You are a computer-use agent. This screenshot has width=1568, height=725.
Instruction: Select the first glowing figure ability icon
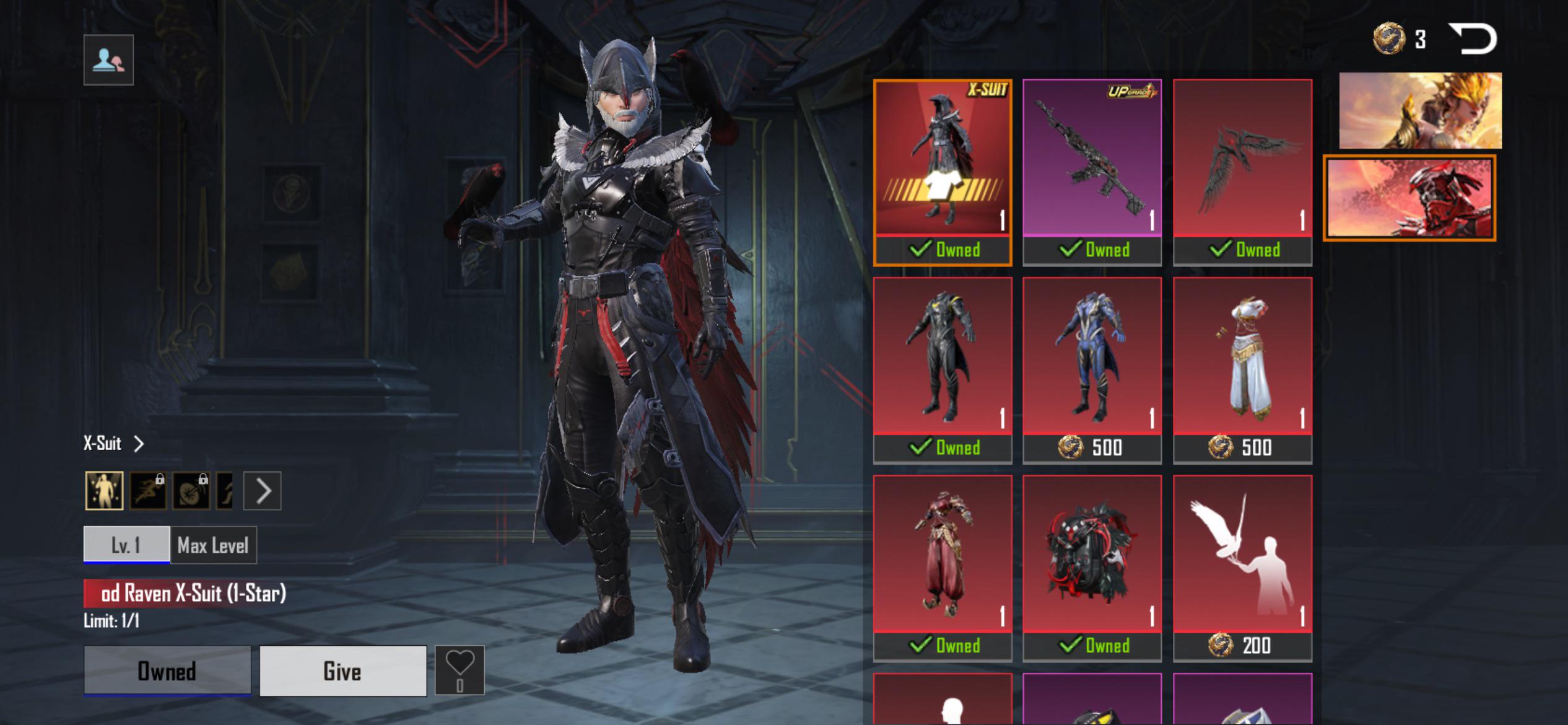[x=104, y=491]
